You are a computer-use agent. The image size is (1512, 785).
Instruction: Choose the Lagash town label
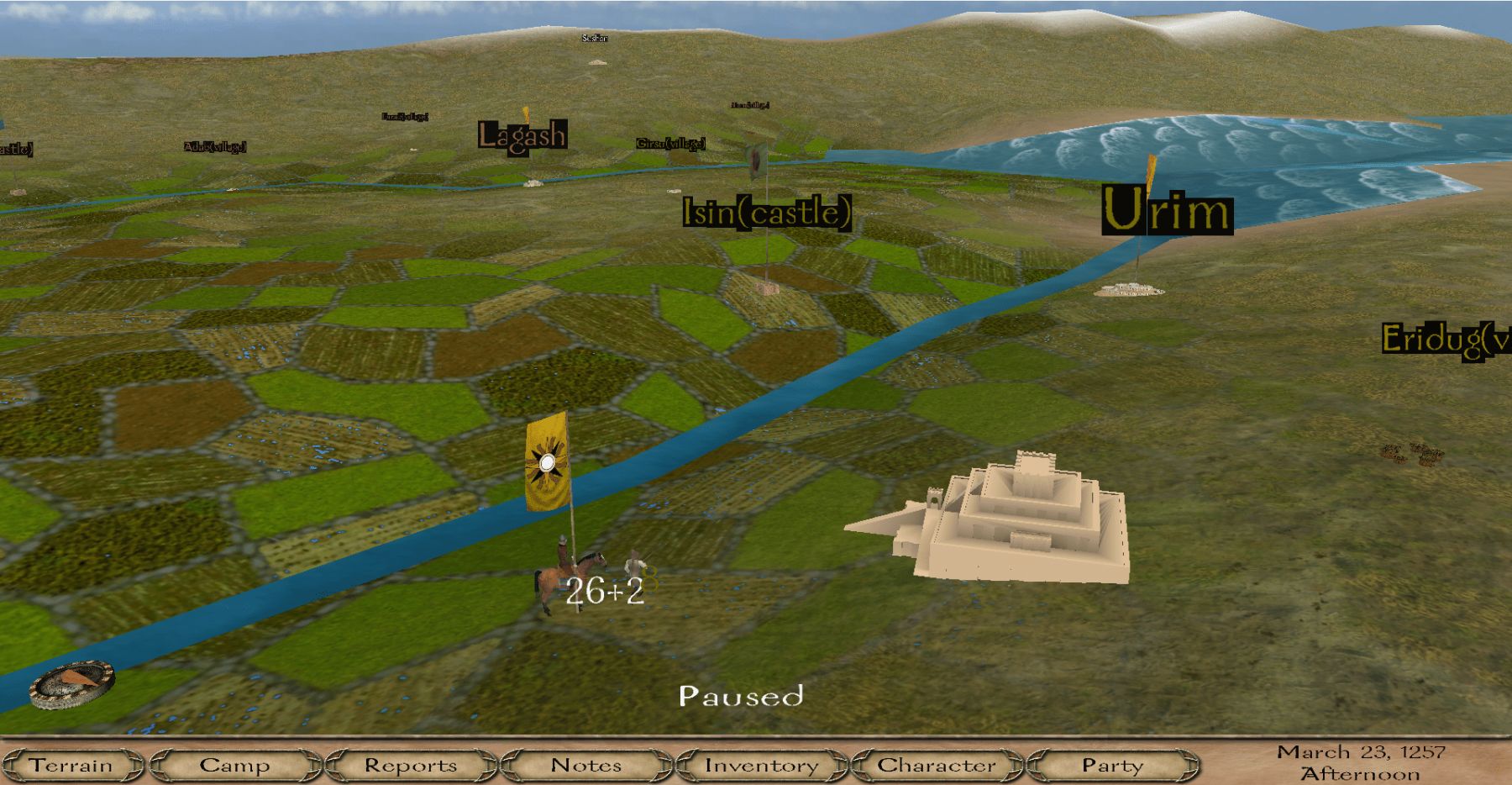coord(522,135)
